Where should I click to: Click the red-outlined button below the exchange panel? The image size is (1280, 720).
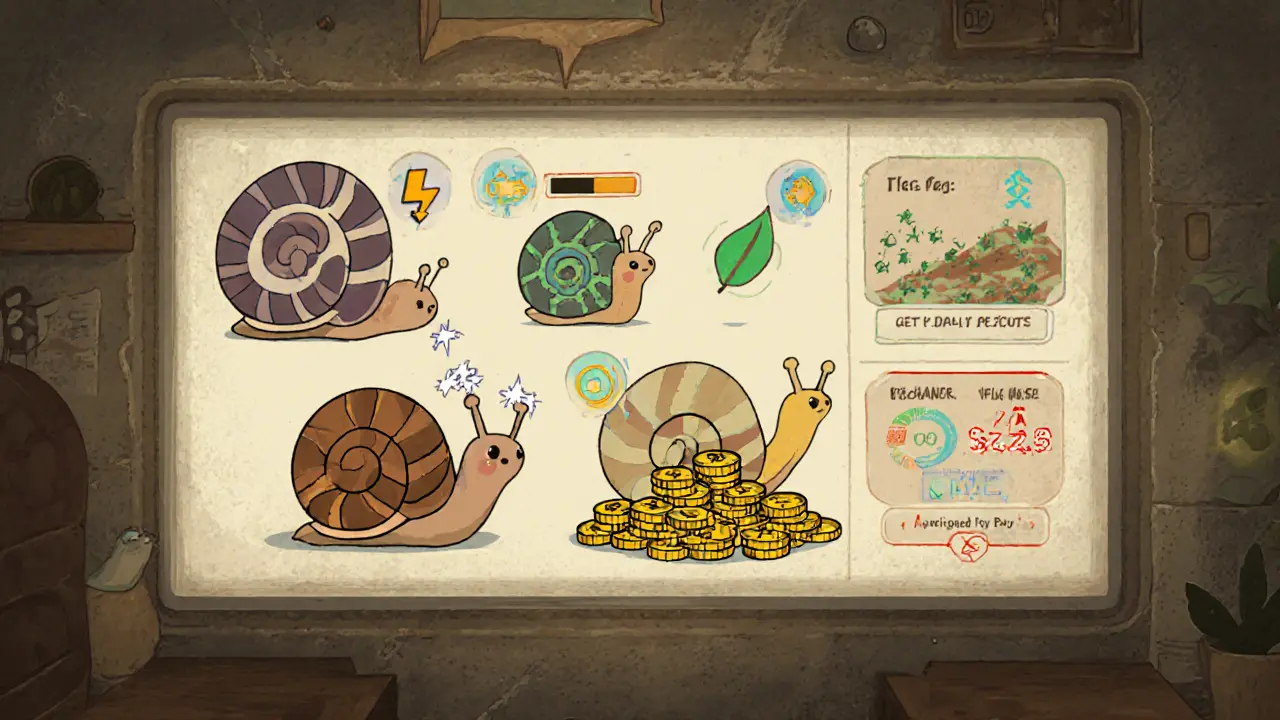tap(965, 523)
